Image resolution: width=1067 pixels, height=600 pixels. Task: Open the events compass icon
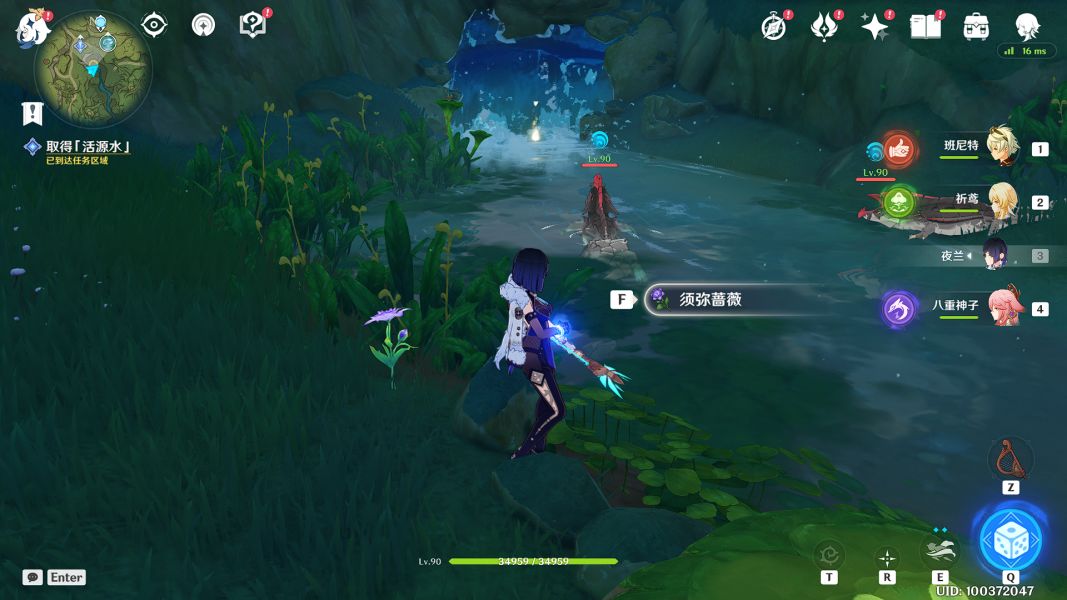coord(773,27)
